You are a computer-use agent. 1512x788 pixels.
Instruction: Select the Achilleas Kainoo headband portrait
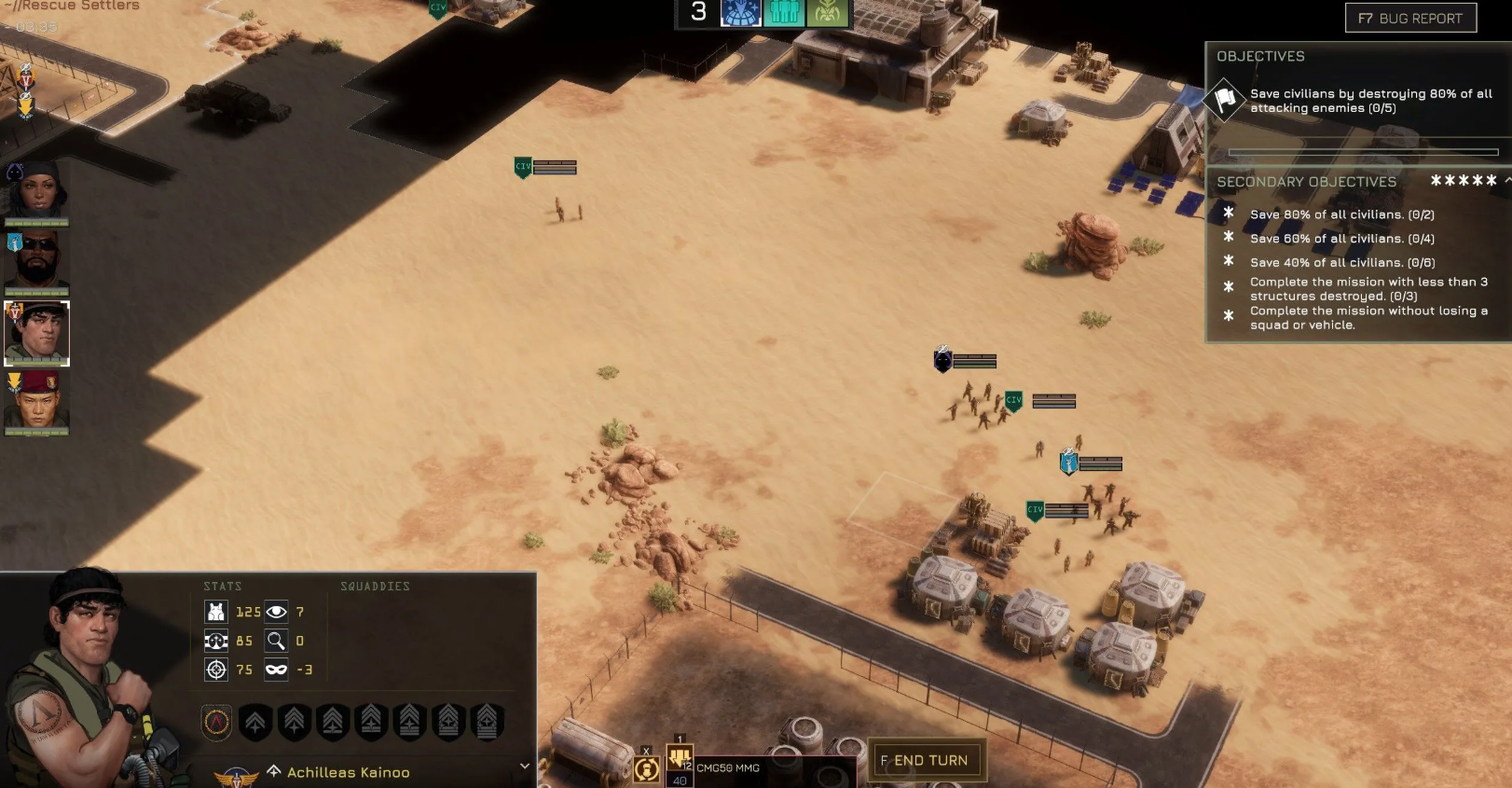click(x=37, y=332)
